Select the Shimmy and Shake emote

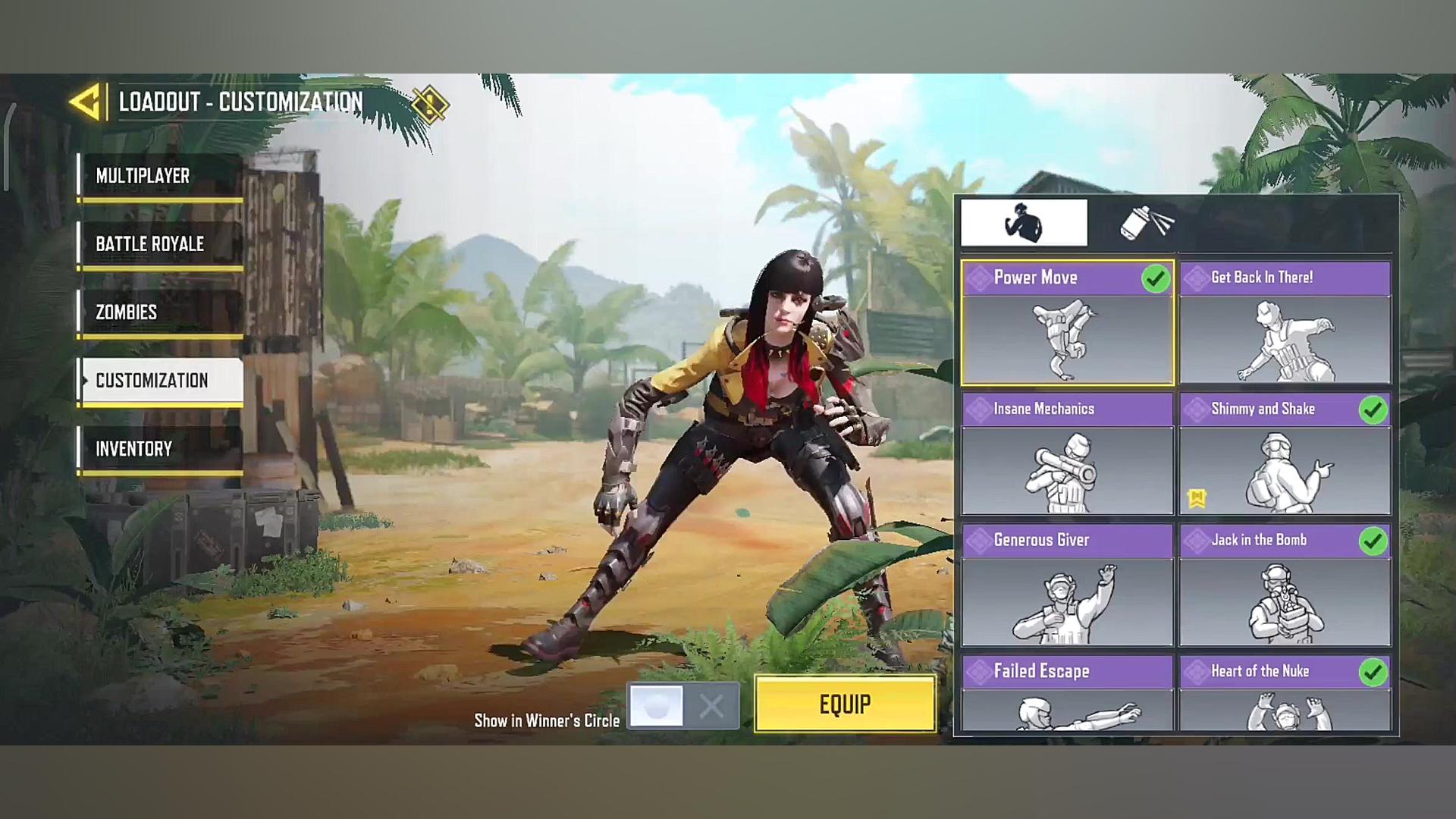point(1285,455)
